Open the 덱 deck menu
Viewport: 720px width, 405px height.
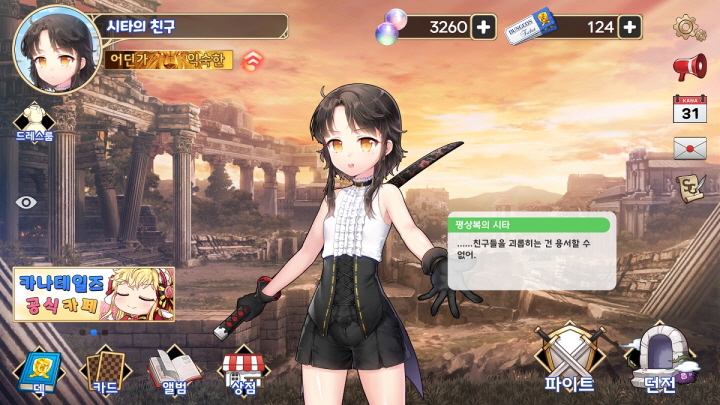point(37,371)
